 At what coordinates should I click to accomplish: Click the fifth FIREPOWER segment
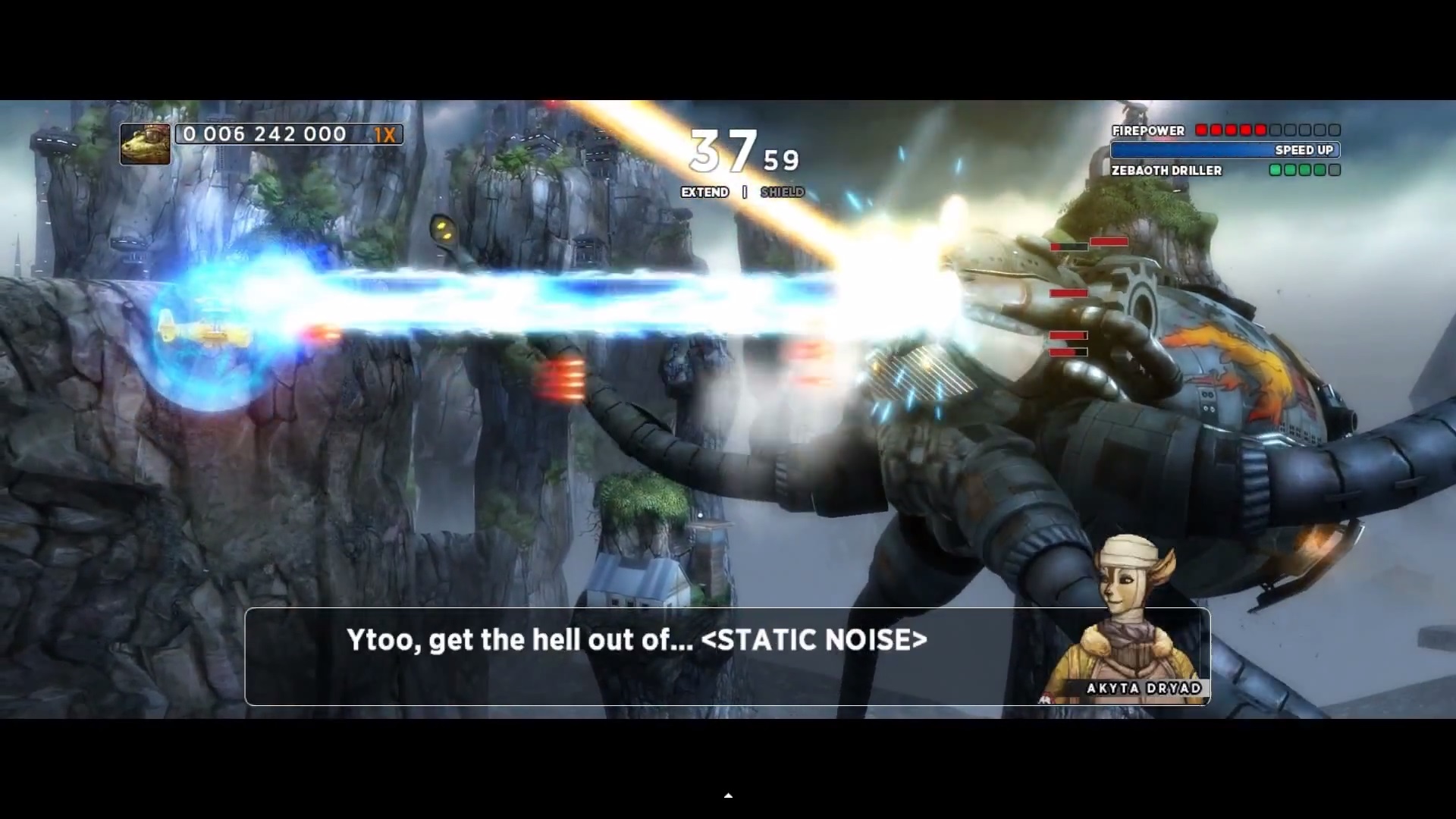(x=1260, y=130)
